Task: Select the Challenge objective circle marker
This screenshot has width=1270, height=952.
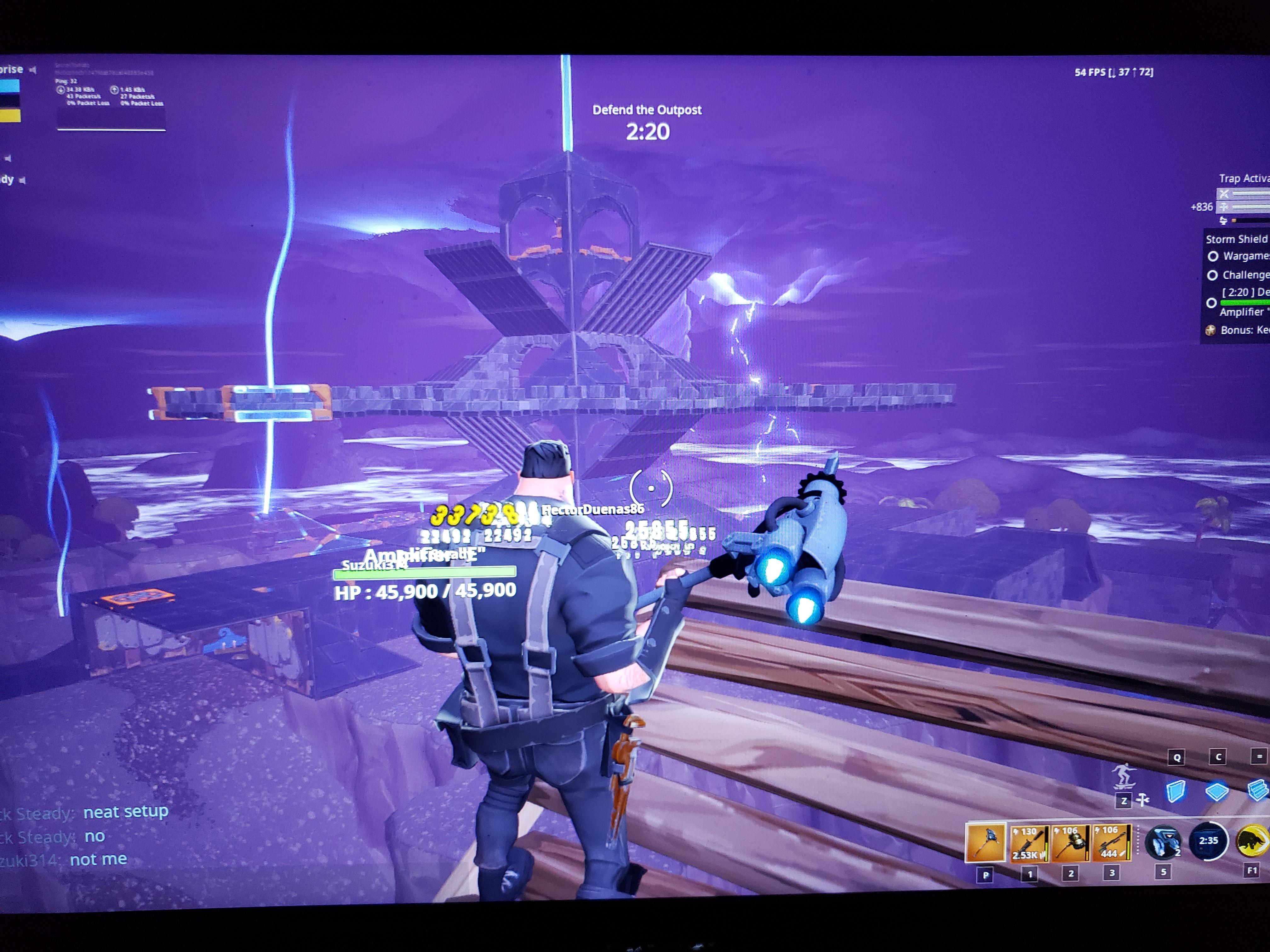Action: coord(1213,275)
